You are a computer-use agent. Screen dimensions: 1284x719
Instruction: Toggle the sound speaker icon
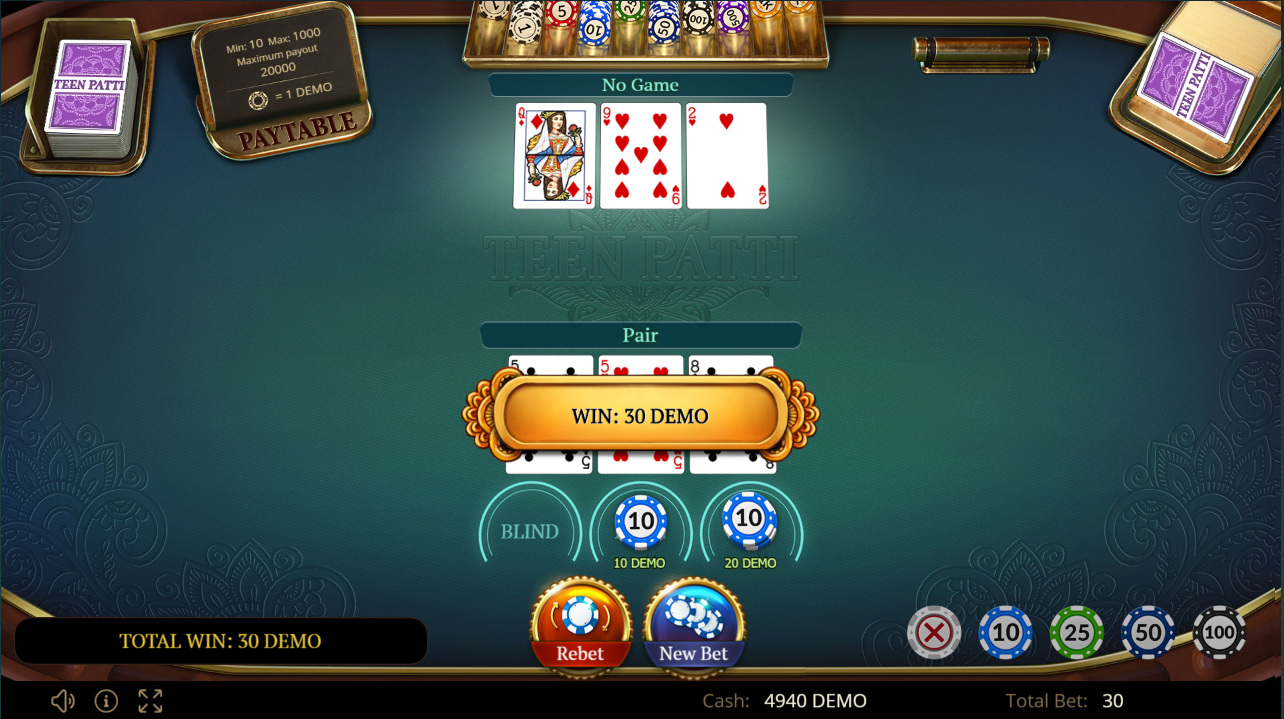point(62,701)
